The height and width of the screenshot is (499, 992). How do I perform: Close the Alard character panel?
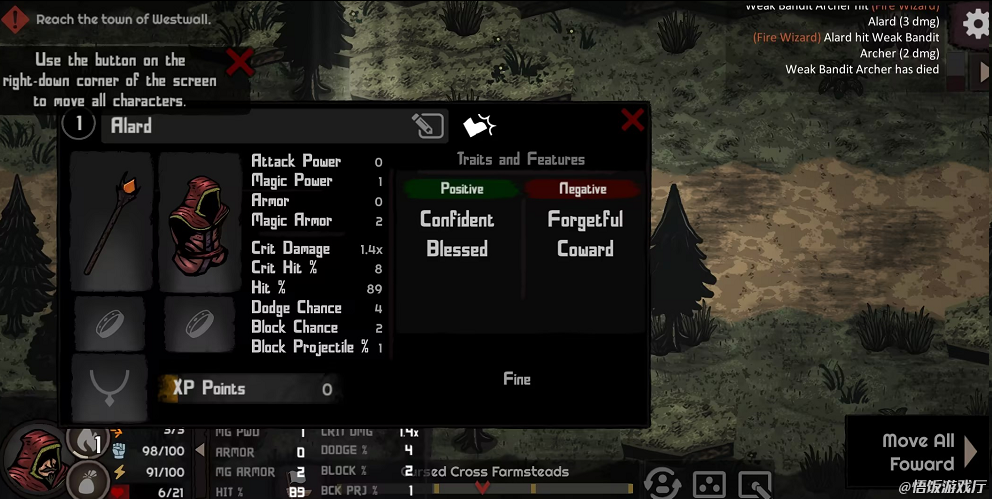coord(632,121)
